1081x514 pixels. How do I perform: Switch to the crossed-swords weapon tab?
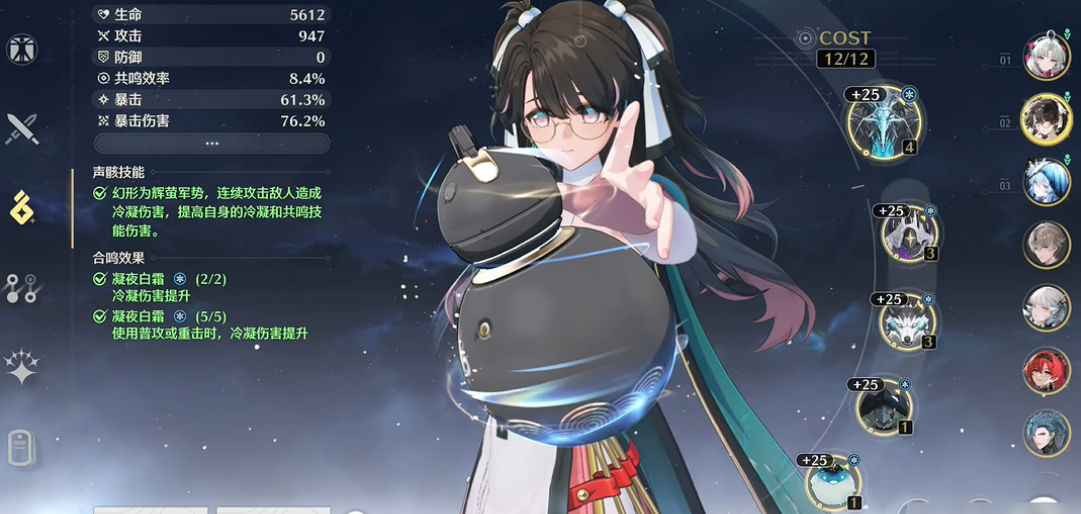click(22, 128)
